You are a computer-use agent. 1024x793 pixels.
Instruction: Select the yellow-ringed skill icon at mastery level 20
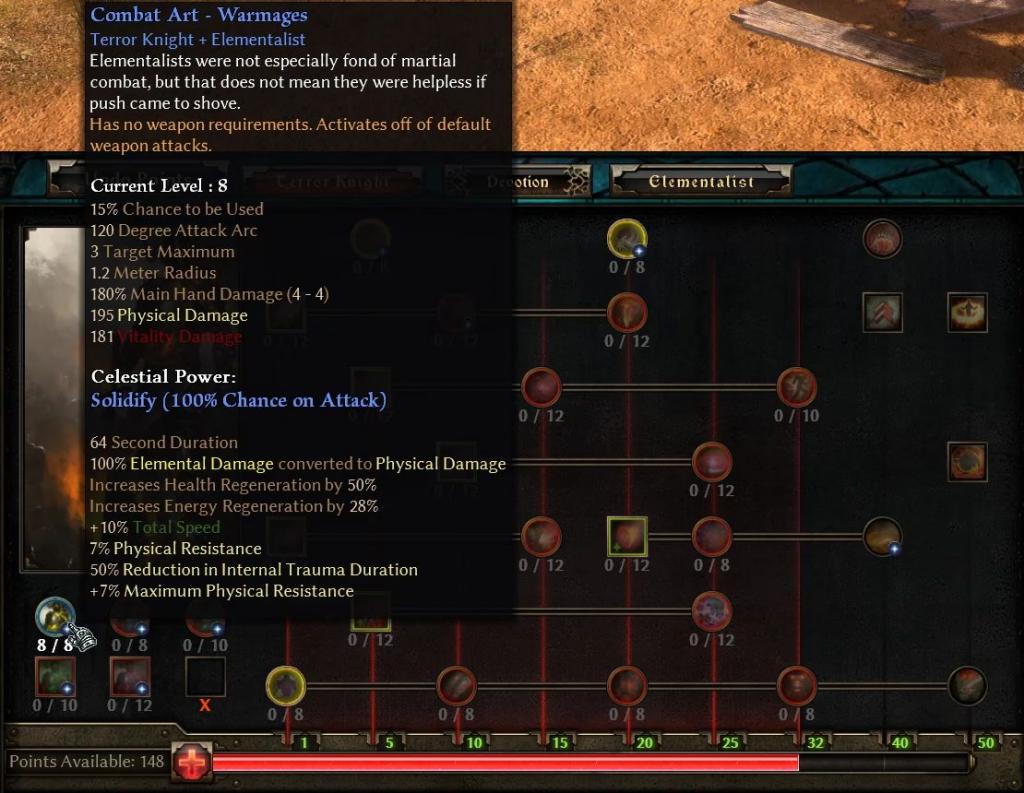point(627,239)
